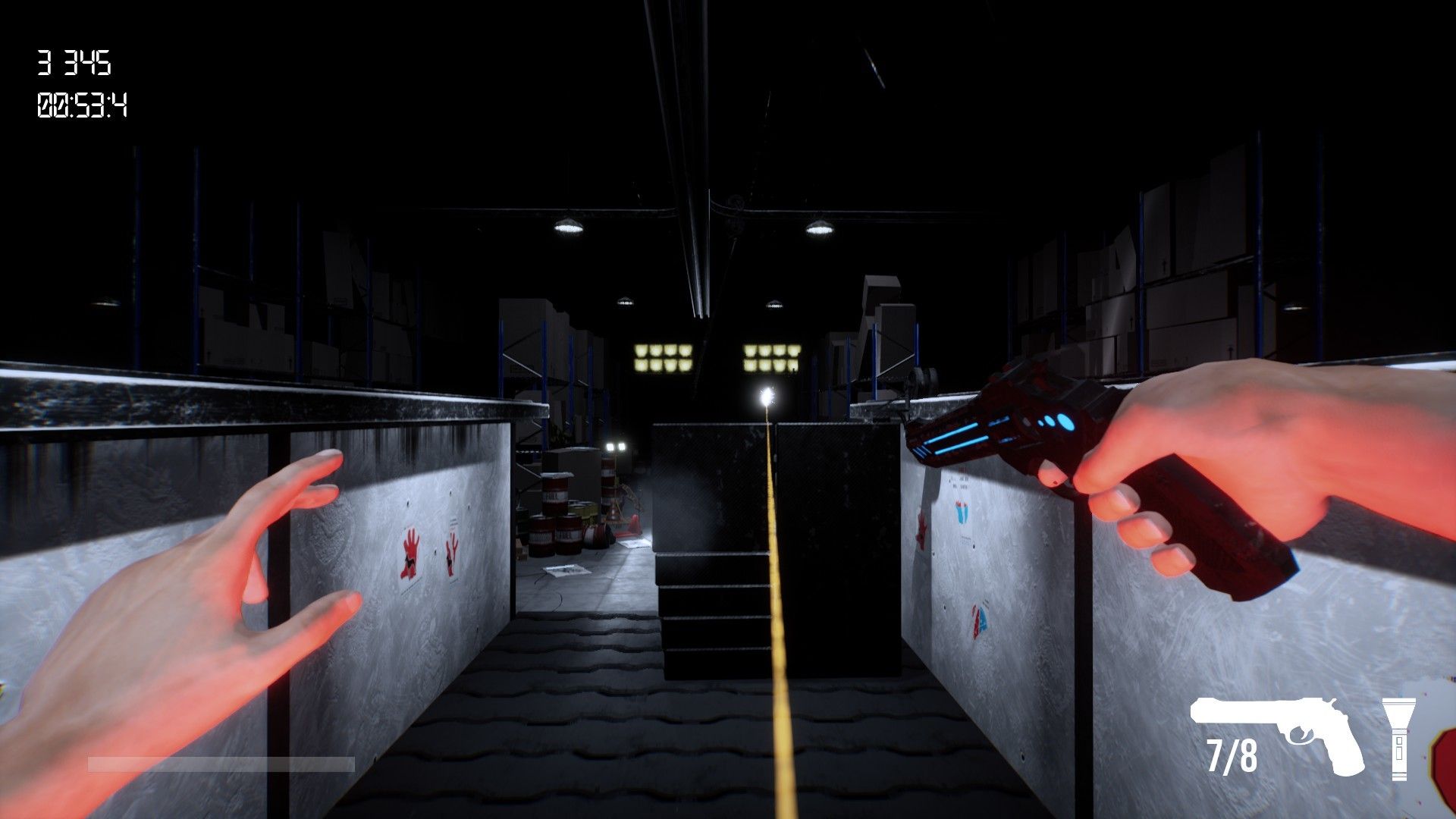
Task: Toggle the flashlight icon
Action: click(1398, 736)
